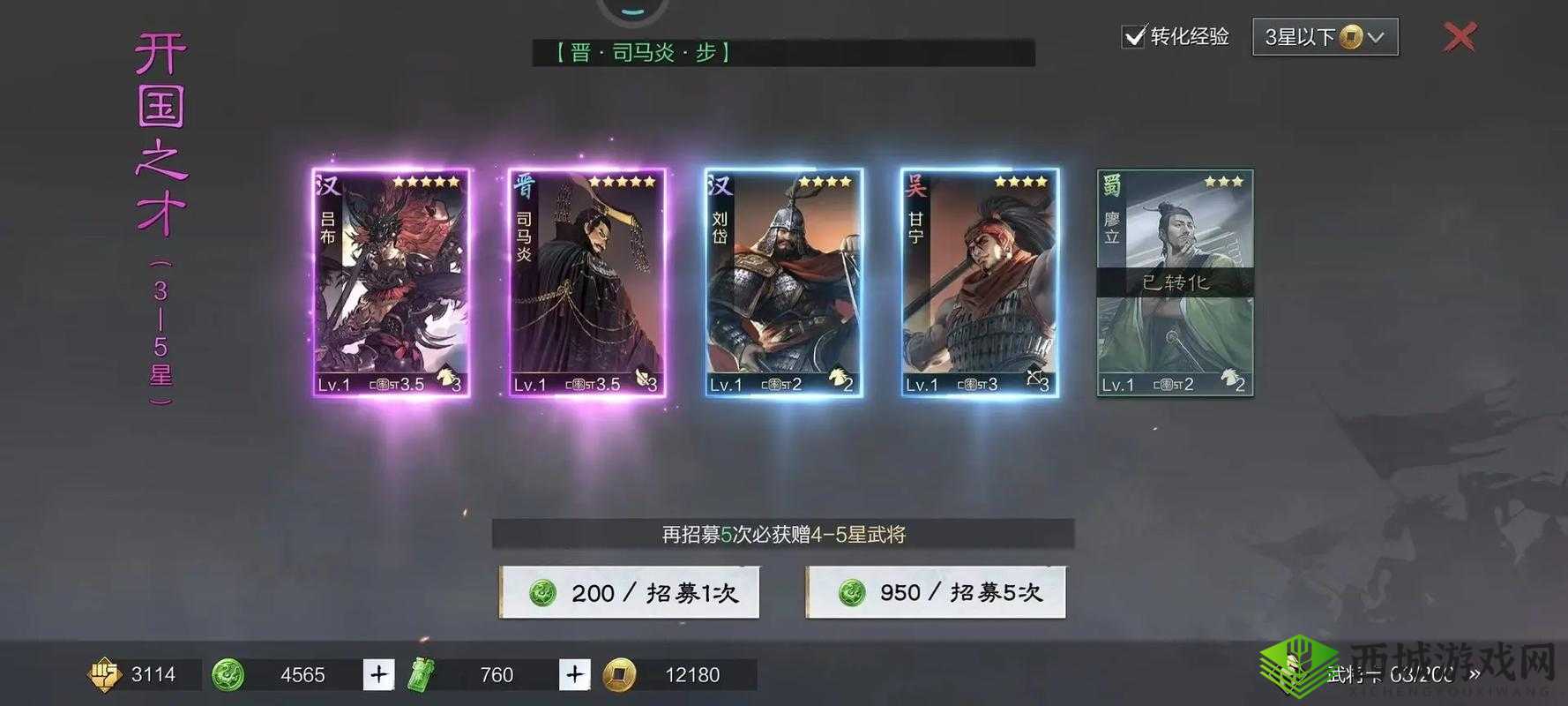Select the 司马炎 hero card
This screenshot has width=1568, height=706.
tap(586, 282)
